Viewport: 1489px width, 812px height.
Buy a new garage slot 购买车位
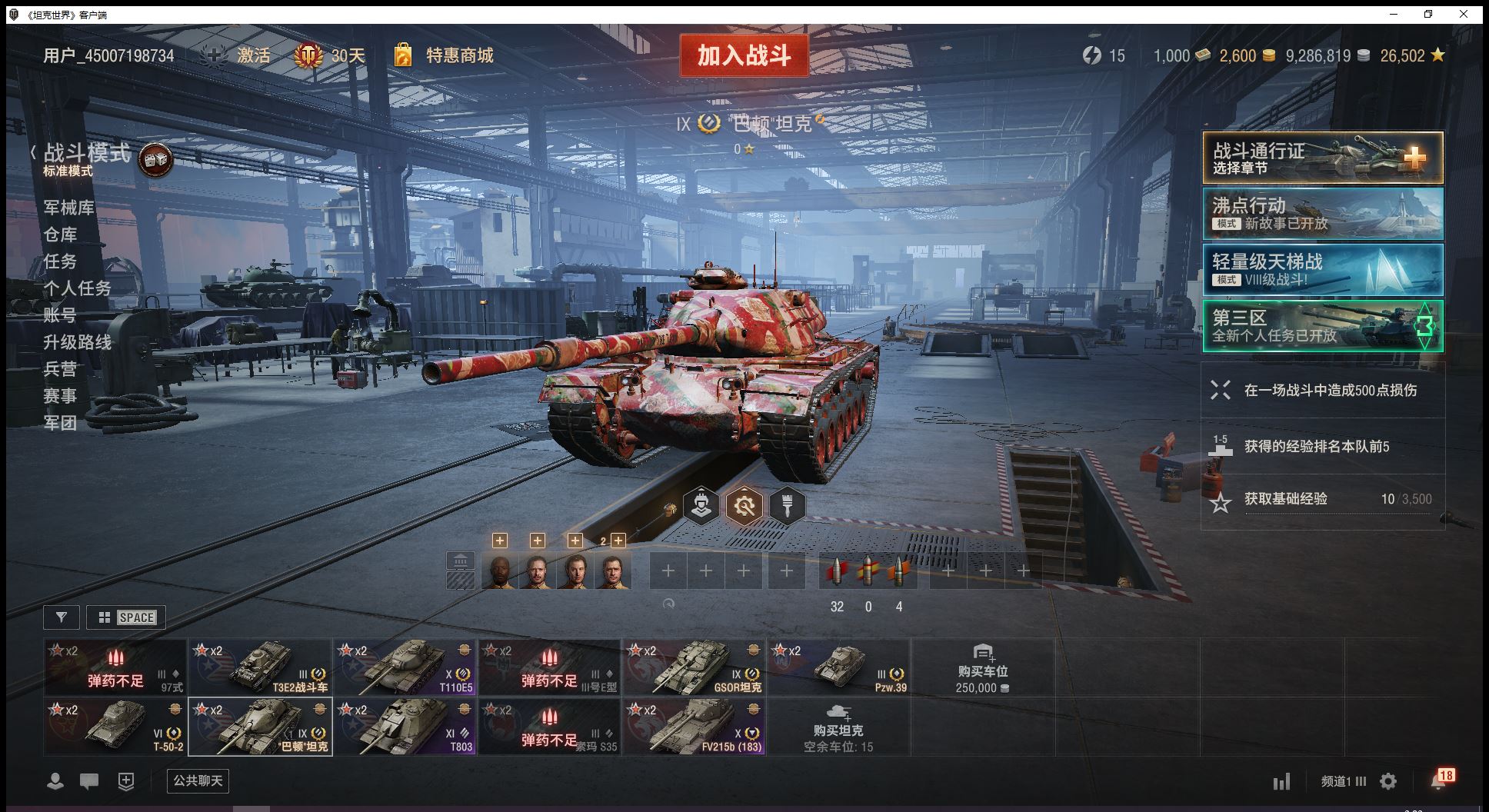(982, 667)
